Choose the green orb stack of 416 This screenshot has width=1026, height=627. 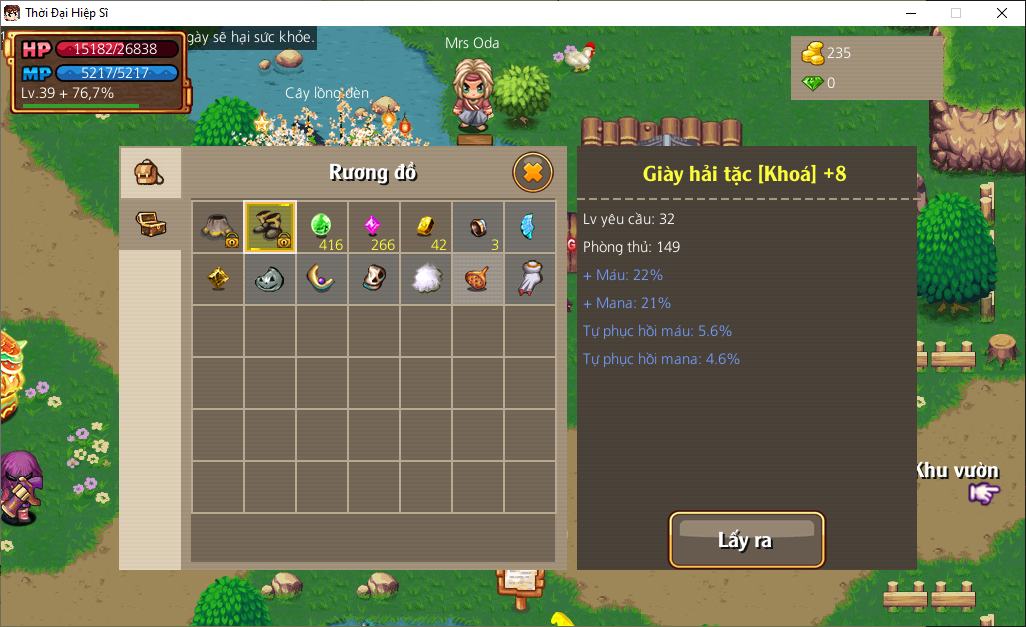[322, 227]
